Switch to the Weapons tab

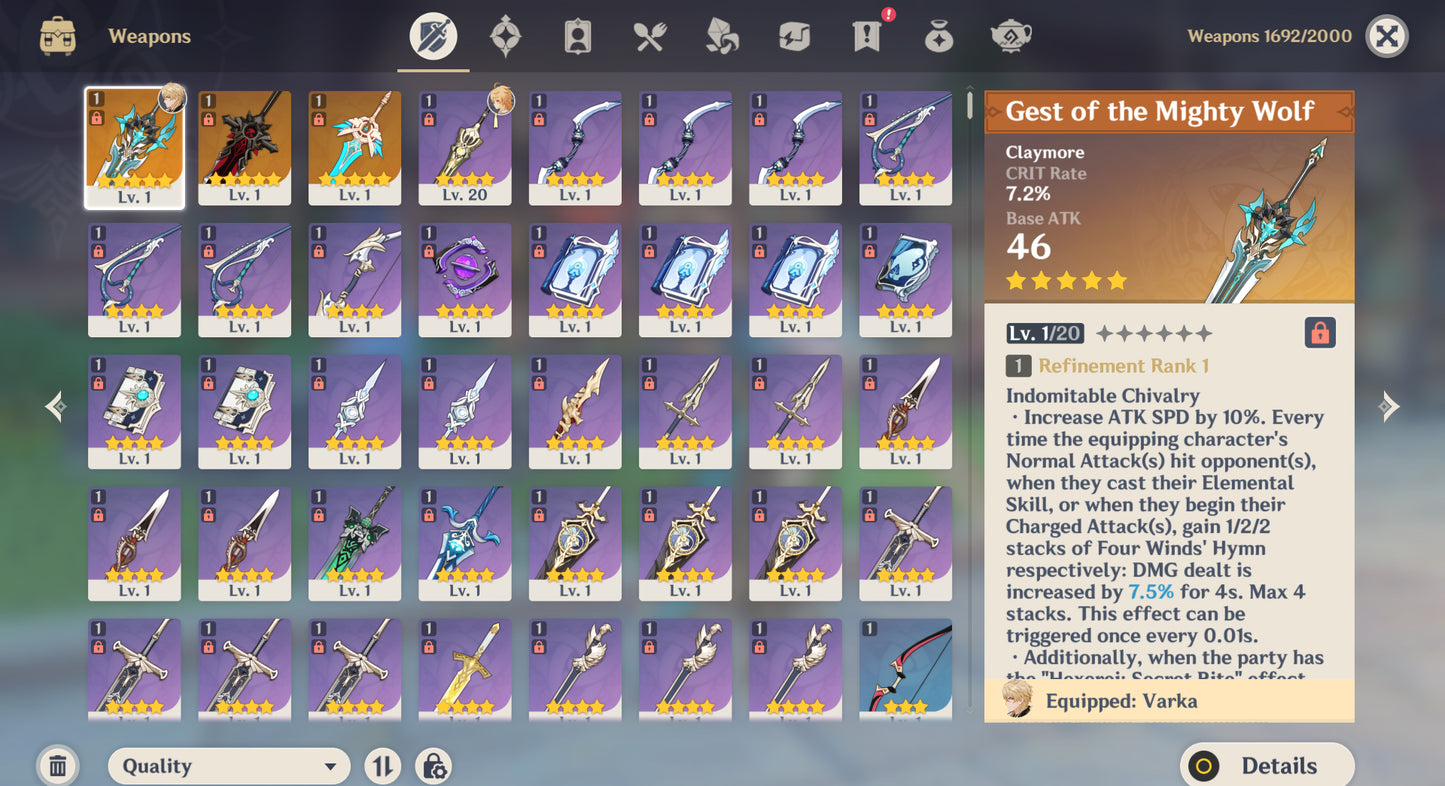[432, 36]
